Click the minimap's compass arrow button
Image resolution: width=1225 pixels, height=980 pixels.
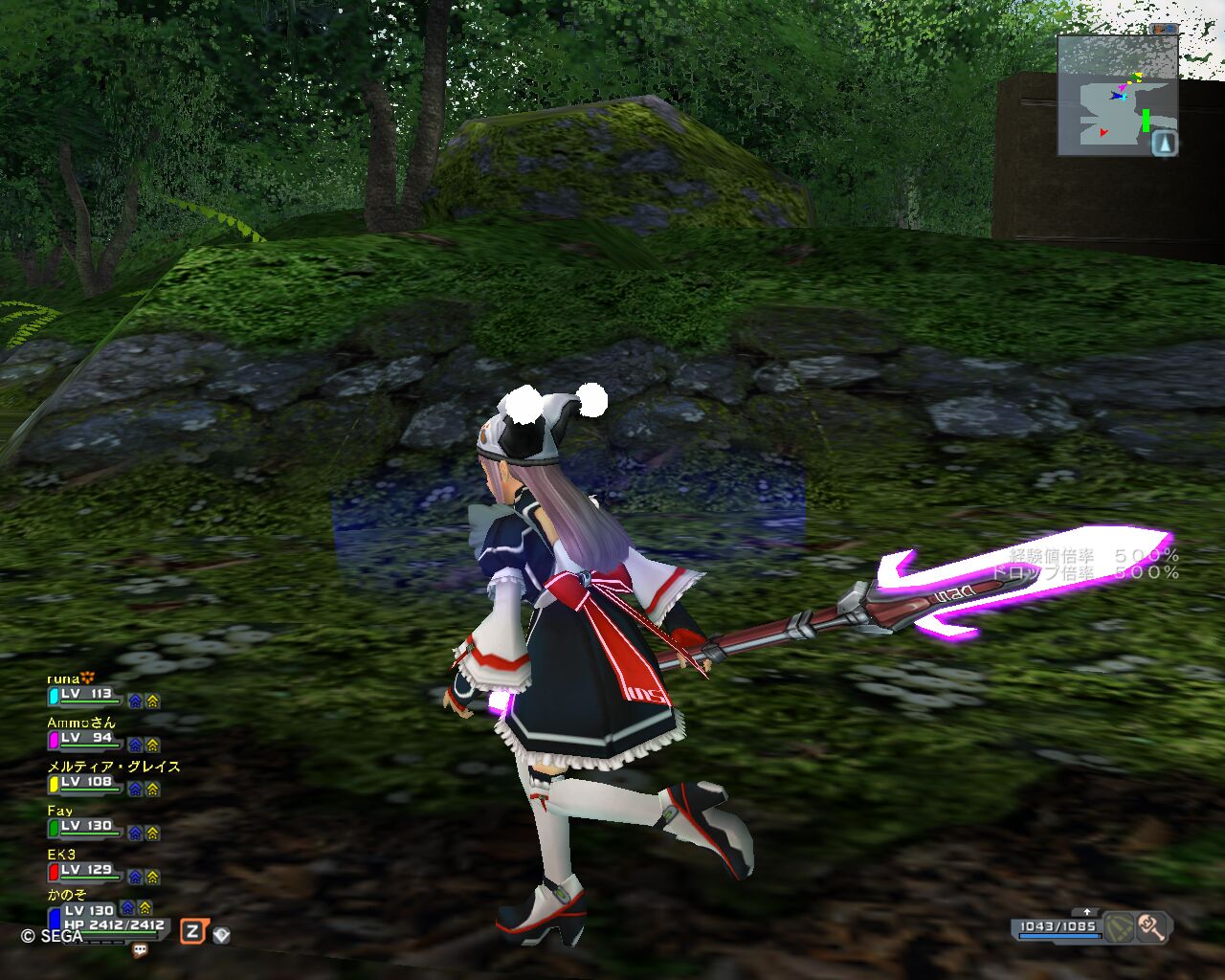coord(1164,144)
